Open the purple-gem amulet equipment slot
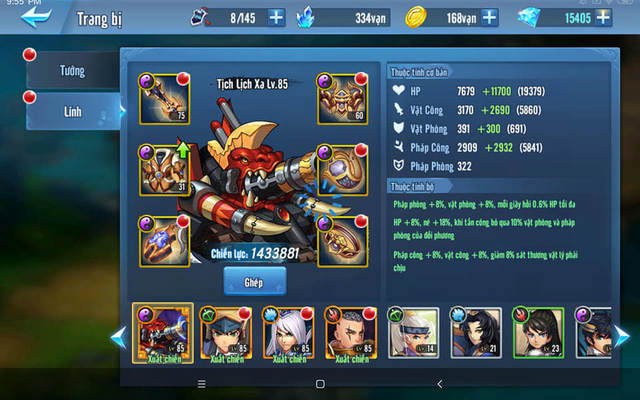Image resolution: width=640 pixels, height=400 pixels. point(342,169)
